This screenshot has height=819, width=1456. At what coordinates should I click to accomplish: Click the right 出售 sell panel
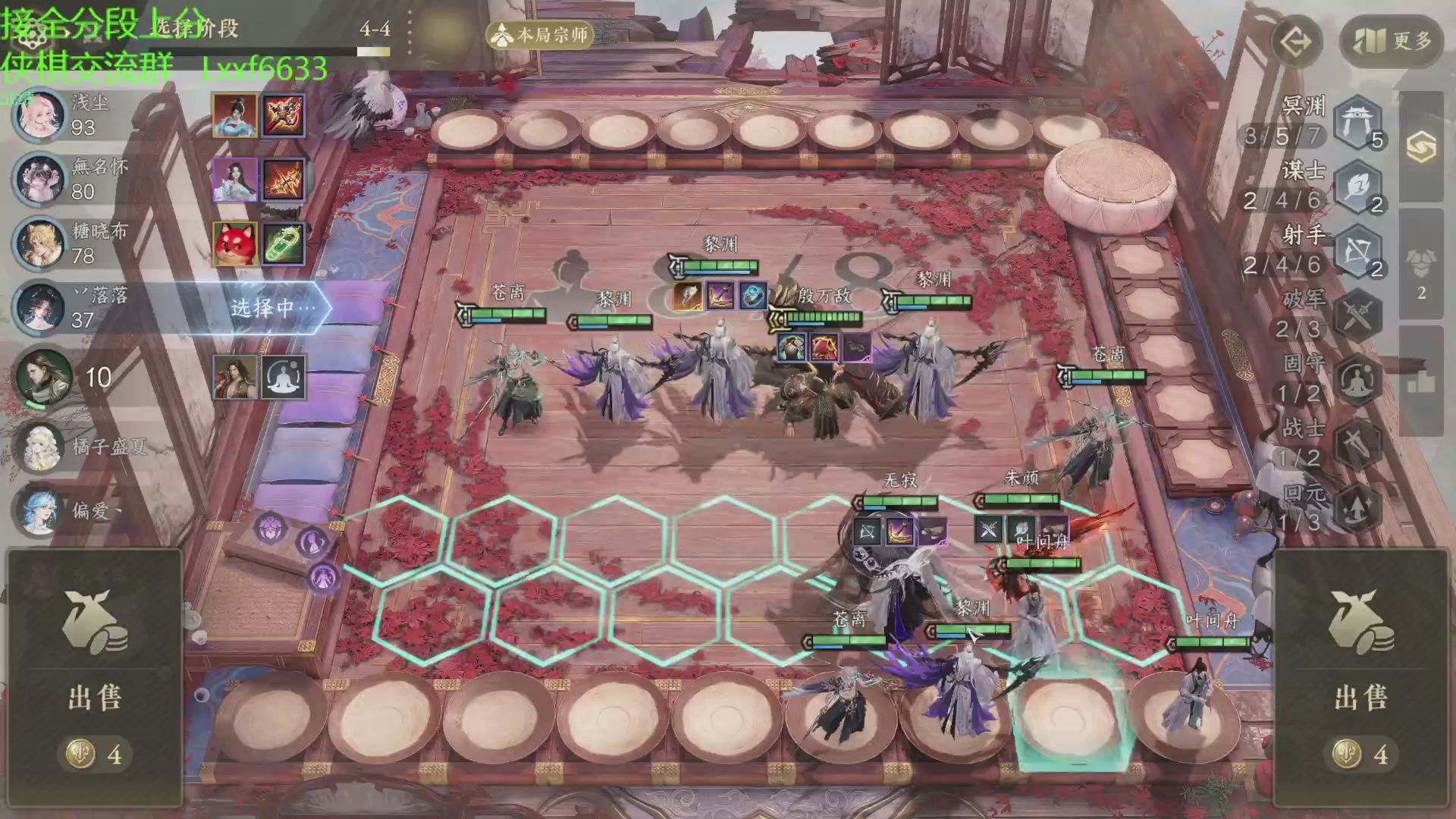1361,675
